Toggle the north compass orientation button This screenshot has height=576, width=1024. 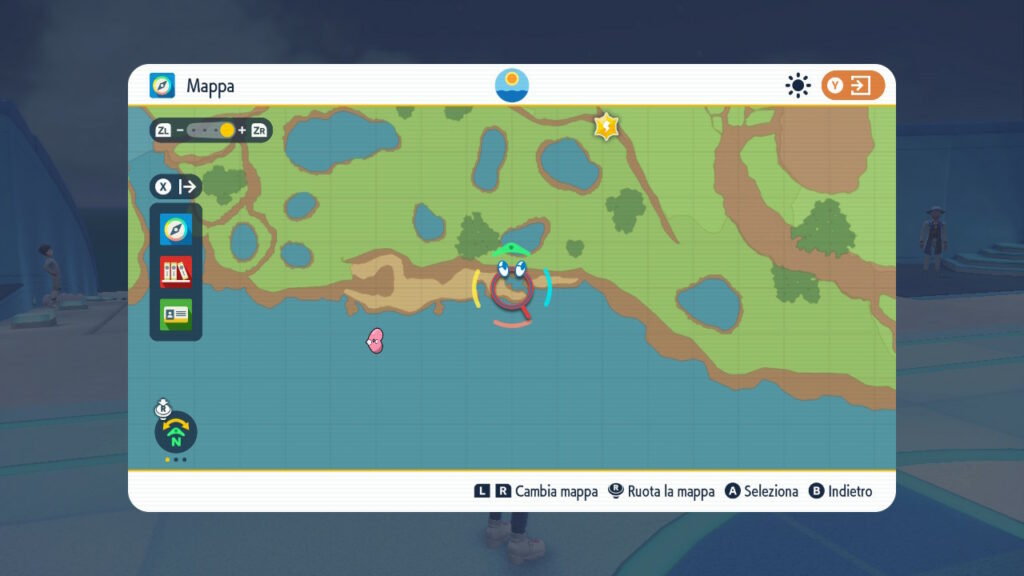(176, 433)
